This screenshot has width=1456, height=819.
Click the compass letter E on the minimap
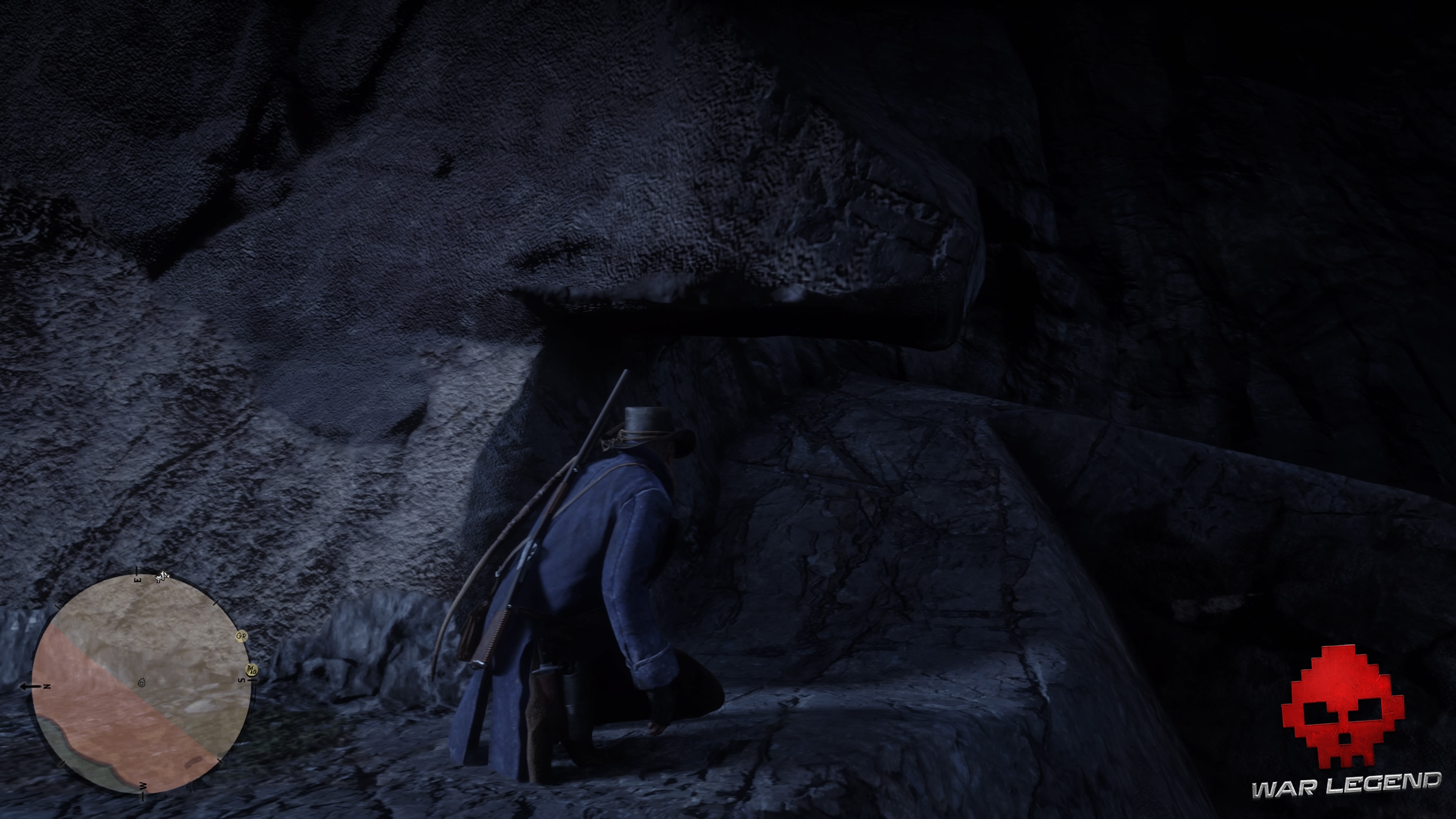[x=137, y=581]
